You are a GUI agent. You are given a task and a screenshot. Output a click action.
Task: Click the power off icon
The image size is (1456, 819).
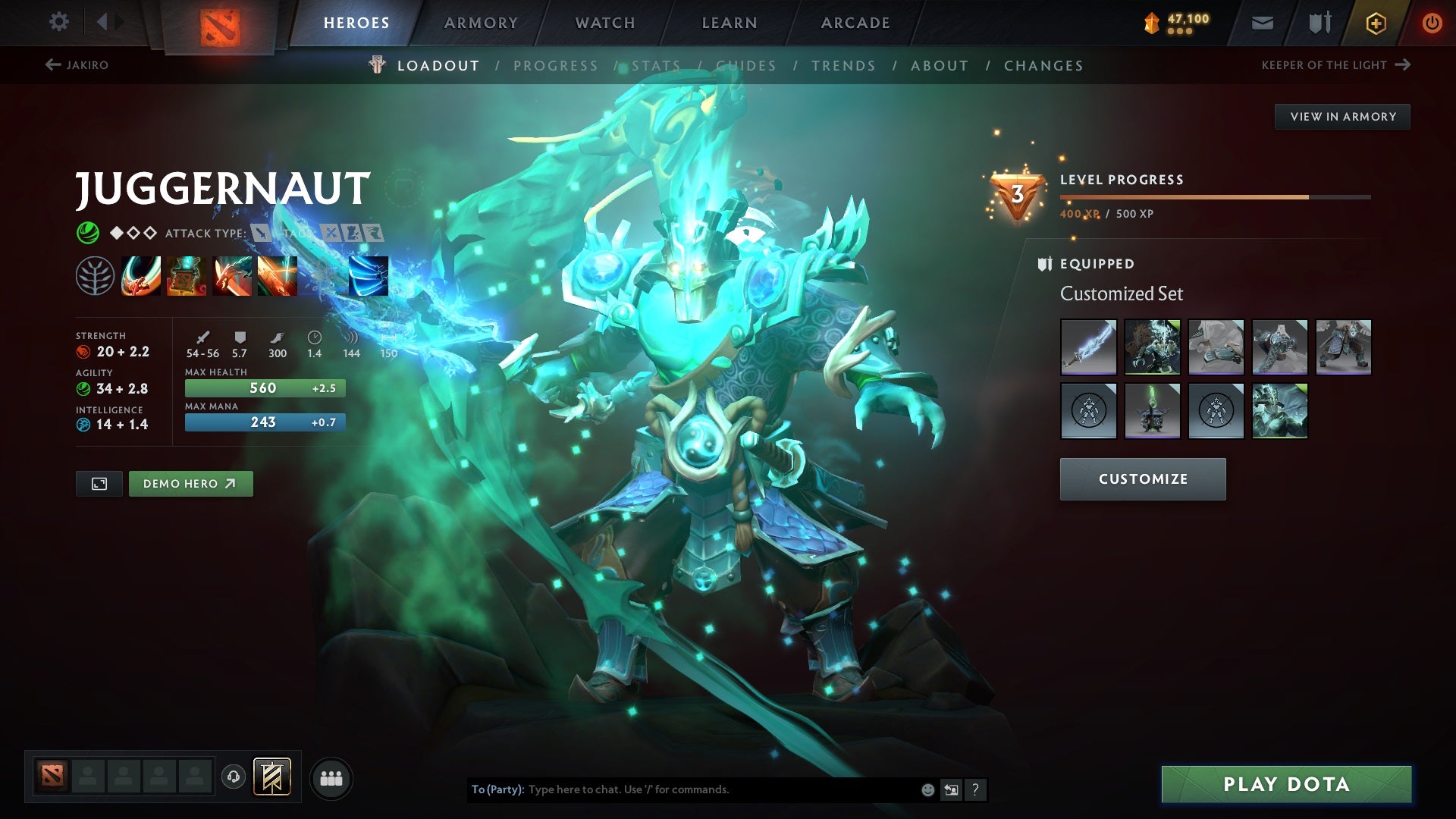pos(1432,22)
